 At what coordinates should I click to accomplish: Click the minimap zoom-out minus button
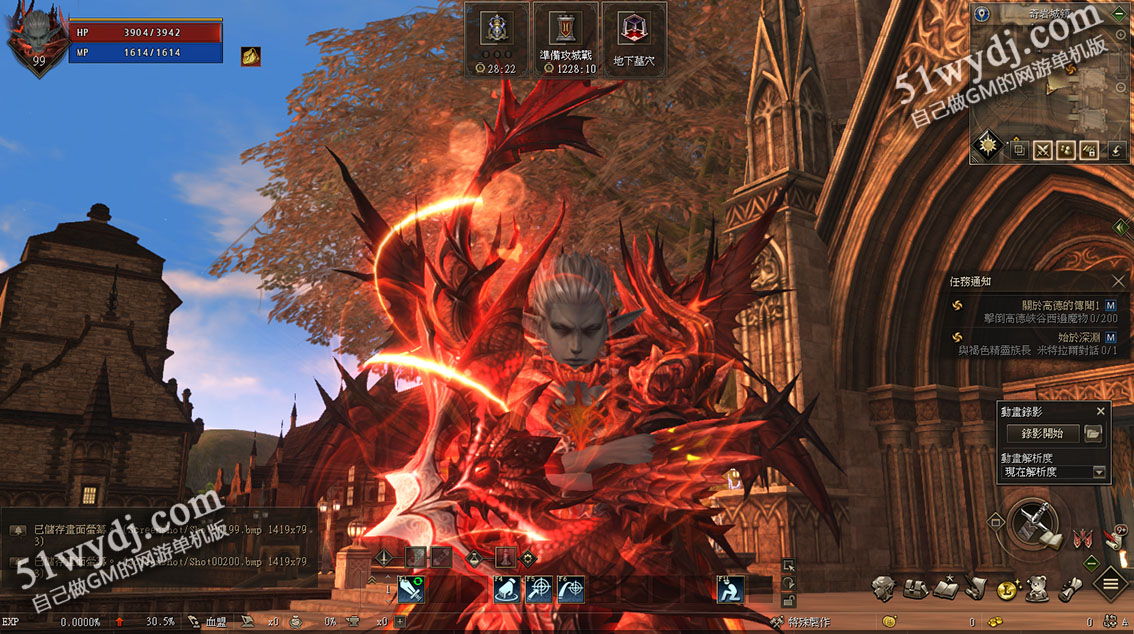coord(1122,87)
